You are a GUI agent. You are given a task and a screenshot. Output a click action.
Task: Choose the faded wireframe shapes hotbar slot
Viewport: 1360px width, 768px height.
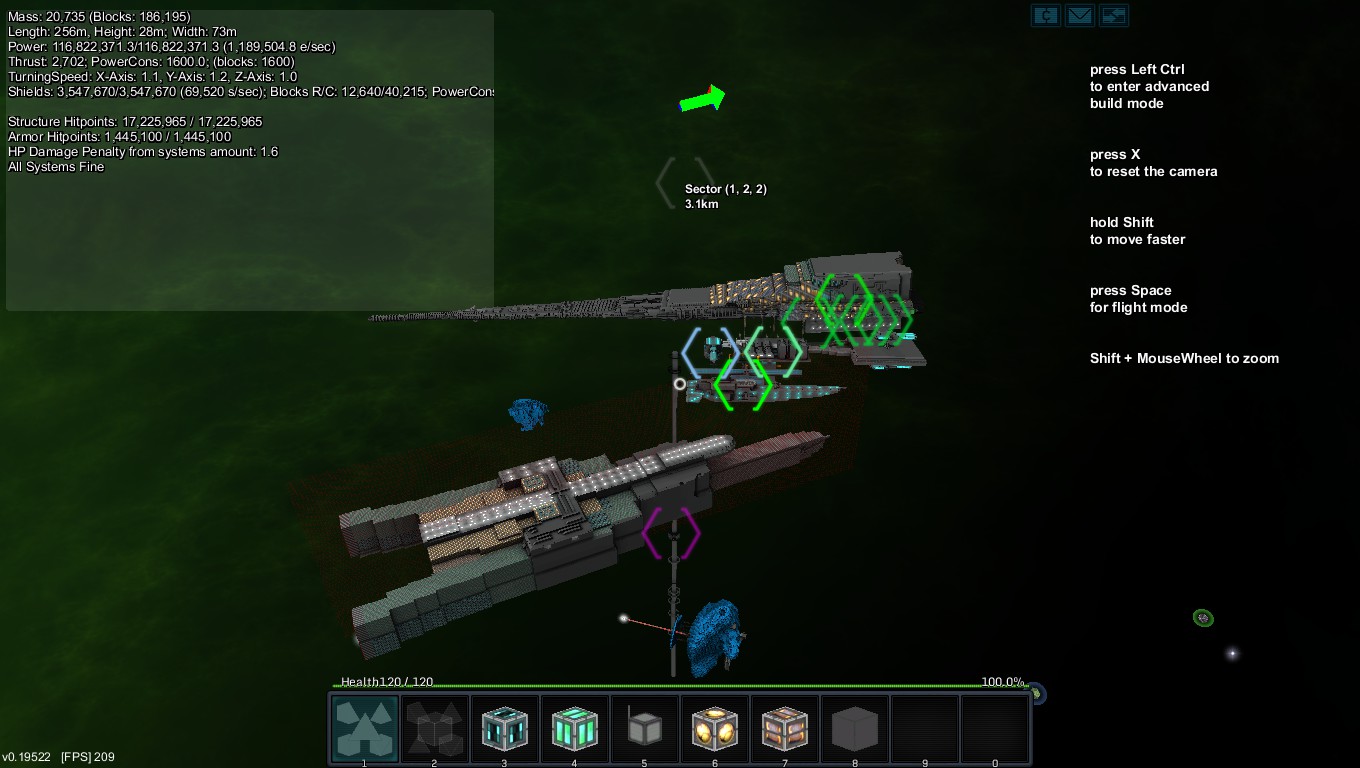tap(435, 728)
